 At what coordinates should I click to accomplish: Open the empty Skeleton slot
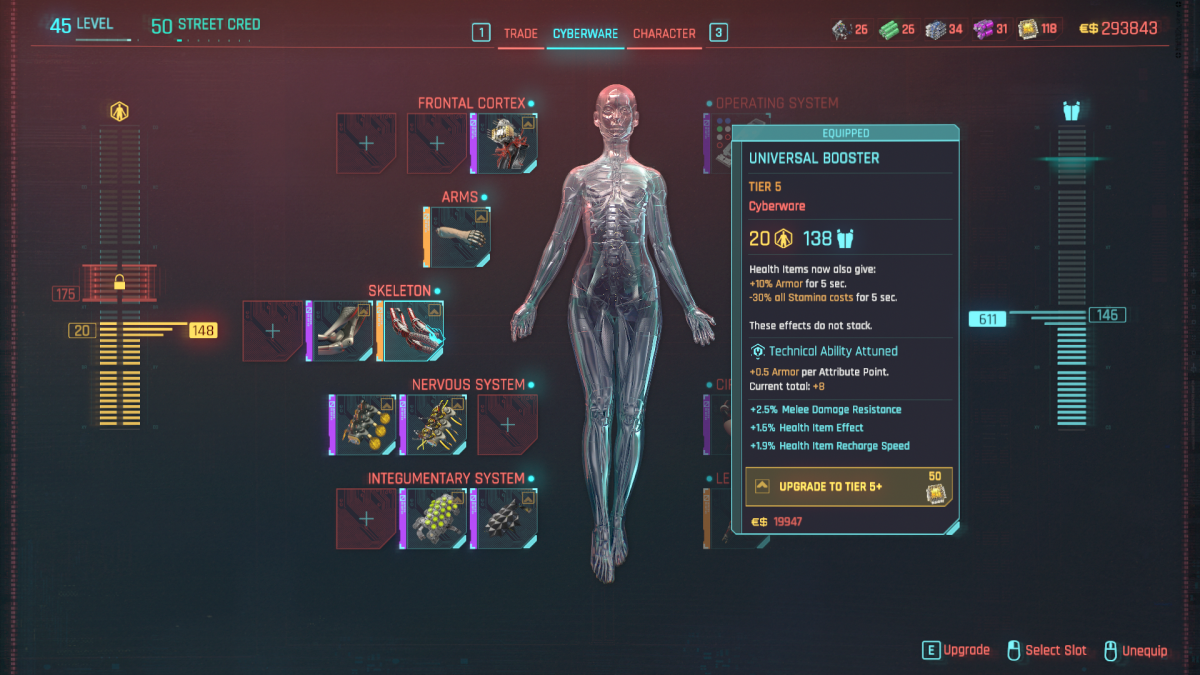point(273,331)
